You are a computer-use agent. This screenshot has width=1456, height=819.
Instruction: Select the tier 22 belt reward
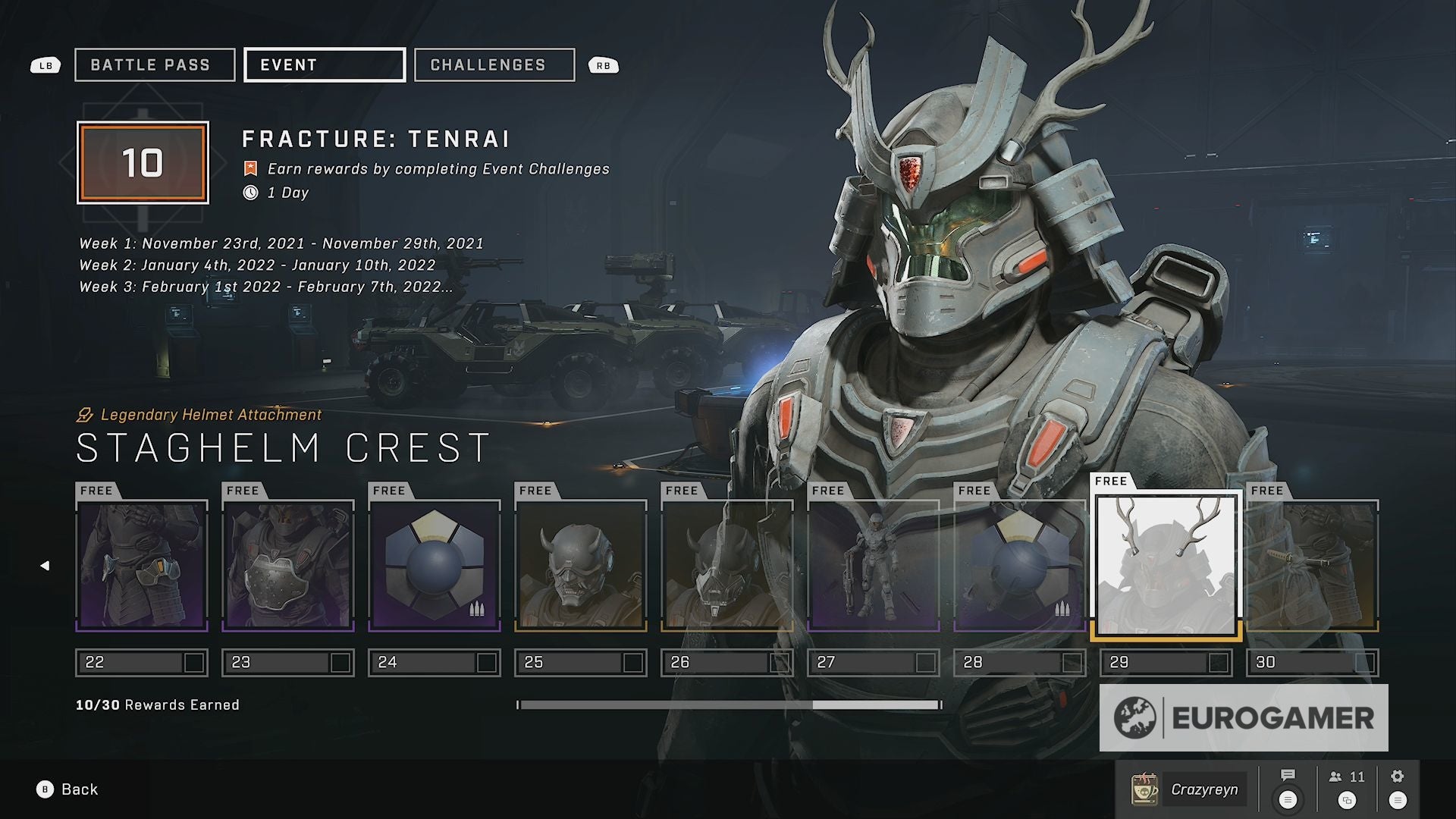point(142,566)
